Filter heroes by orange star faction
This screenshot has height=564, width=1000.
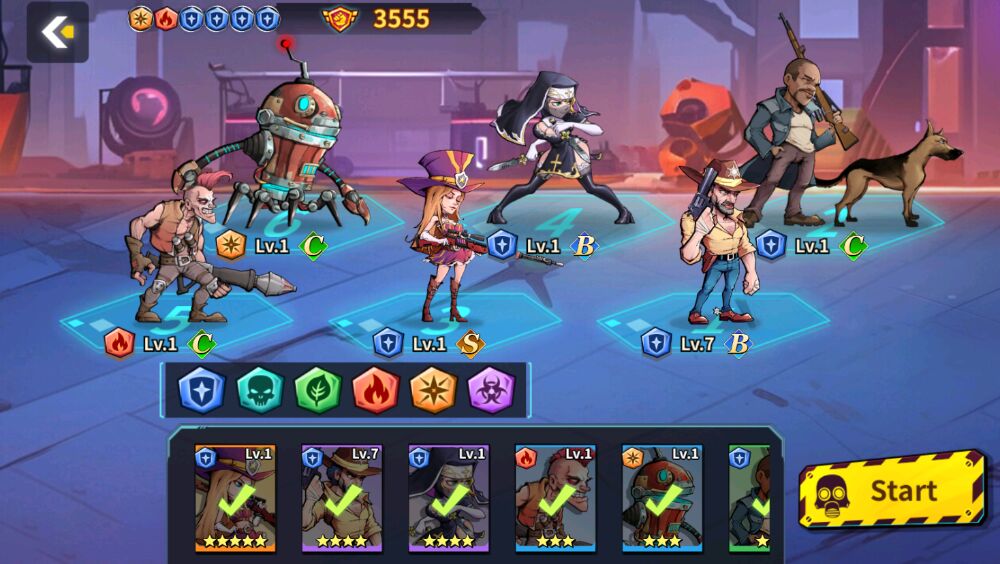click(x=434, y=390)
